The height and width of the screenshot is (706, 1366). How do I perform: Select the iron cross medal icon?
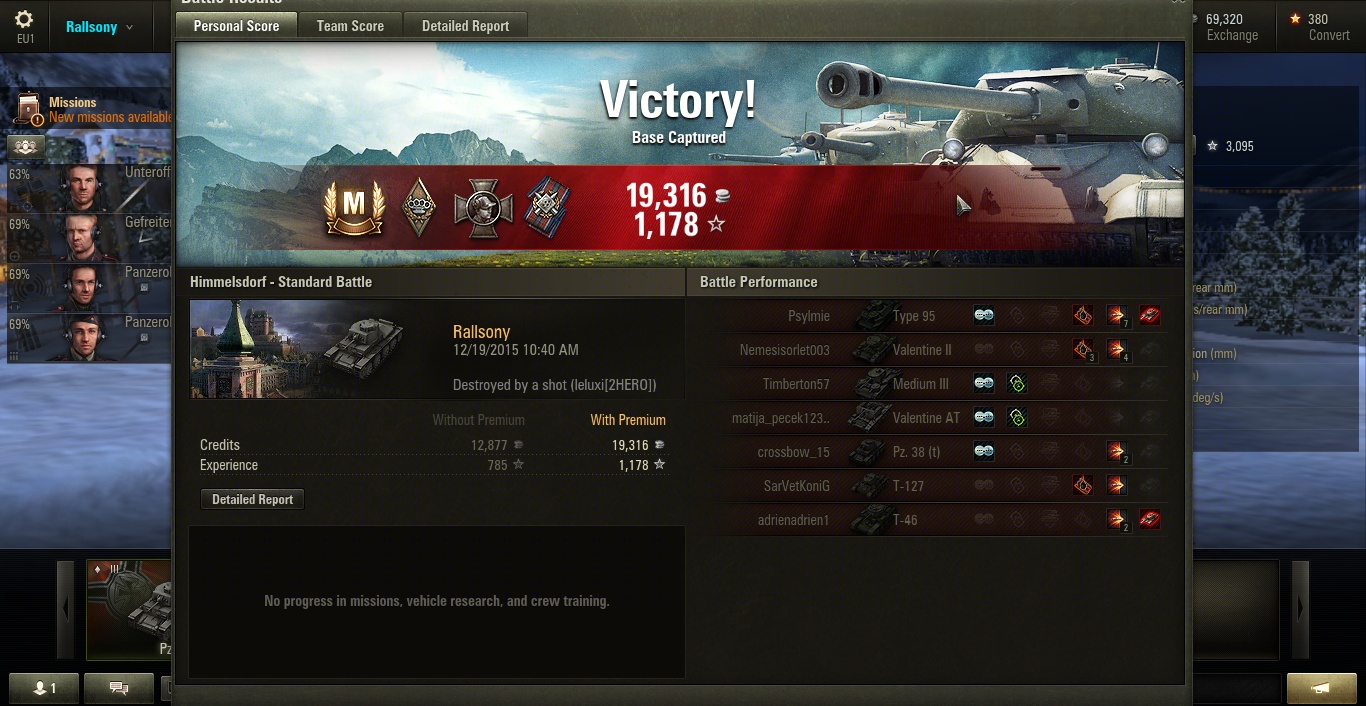pyautogui.click(x=483, y=208)
